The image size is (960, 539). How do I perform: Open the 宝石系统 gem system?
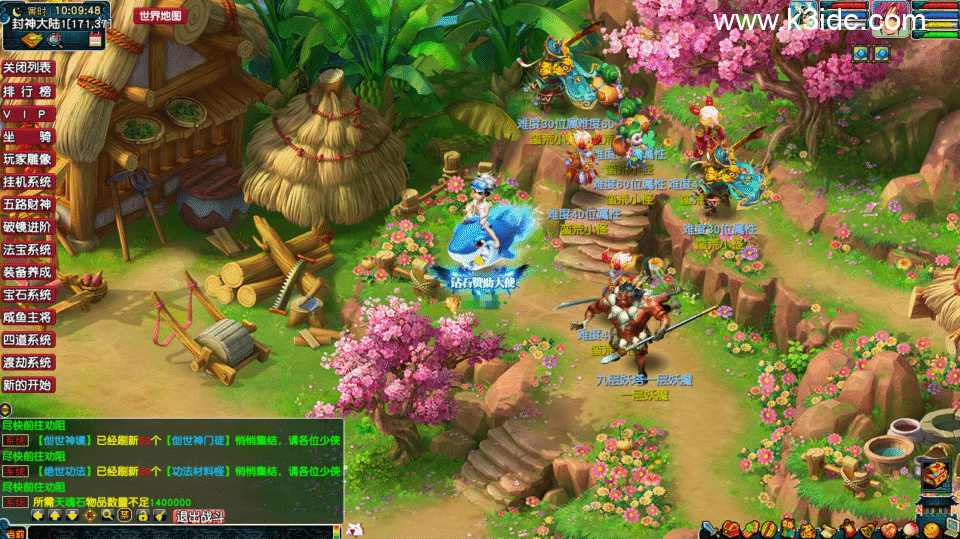pos(27,295)
